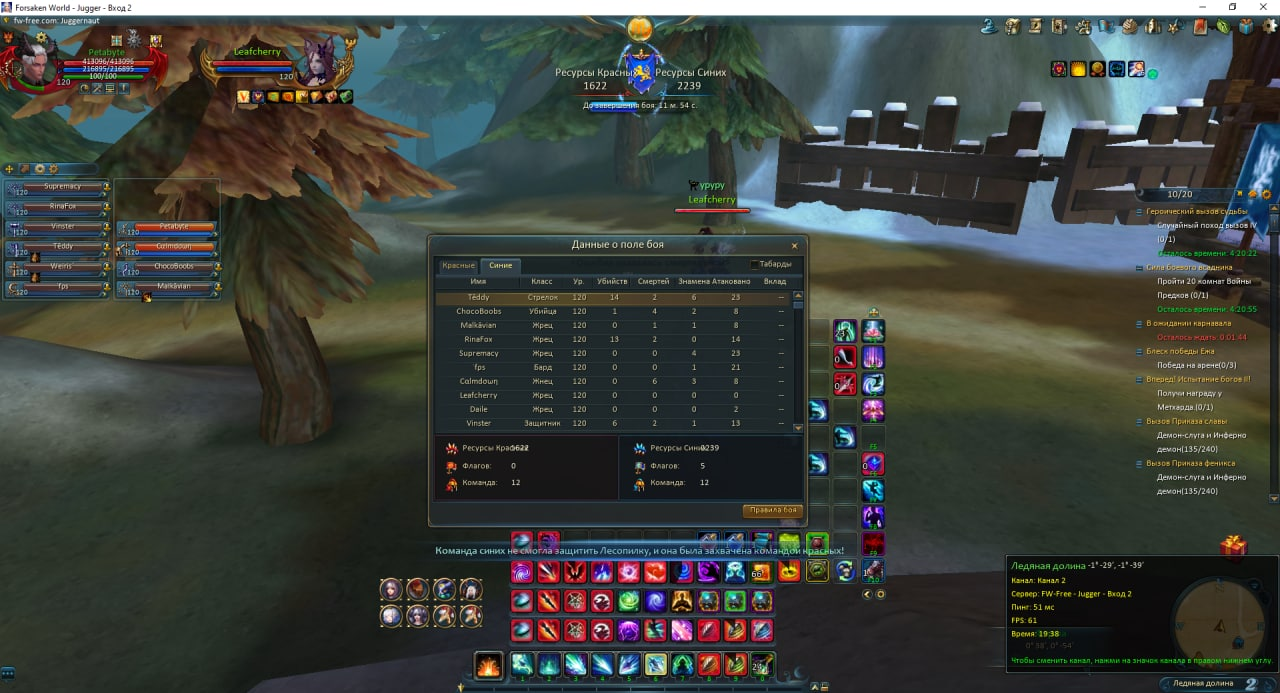Activate the fire skill left of hotbar slot 1
Viewport: 1280px width, 693px height.
[488, 665]
